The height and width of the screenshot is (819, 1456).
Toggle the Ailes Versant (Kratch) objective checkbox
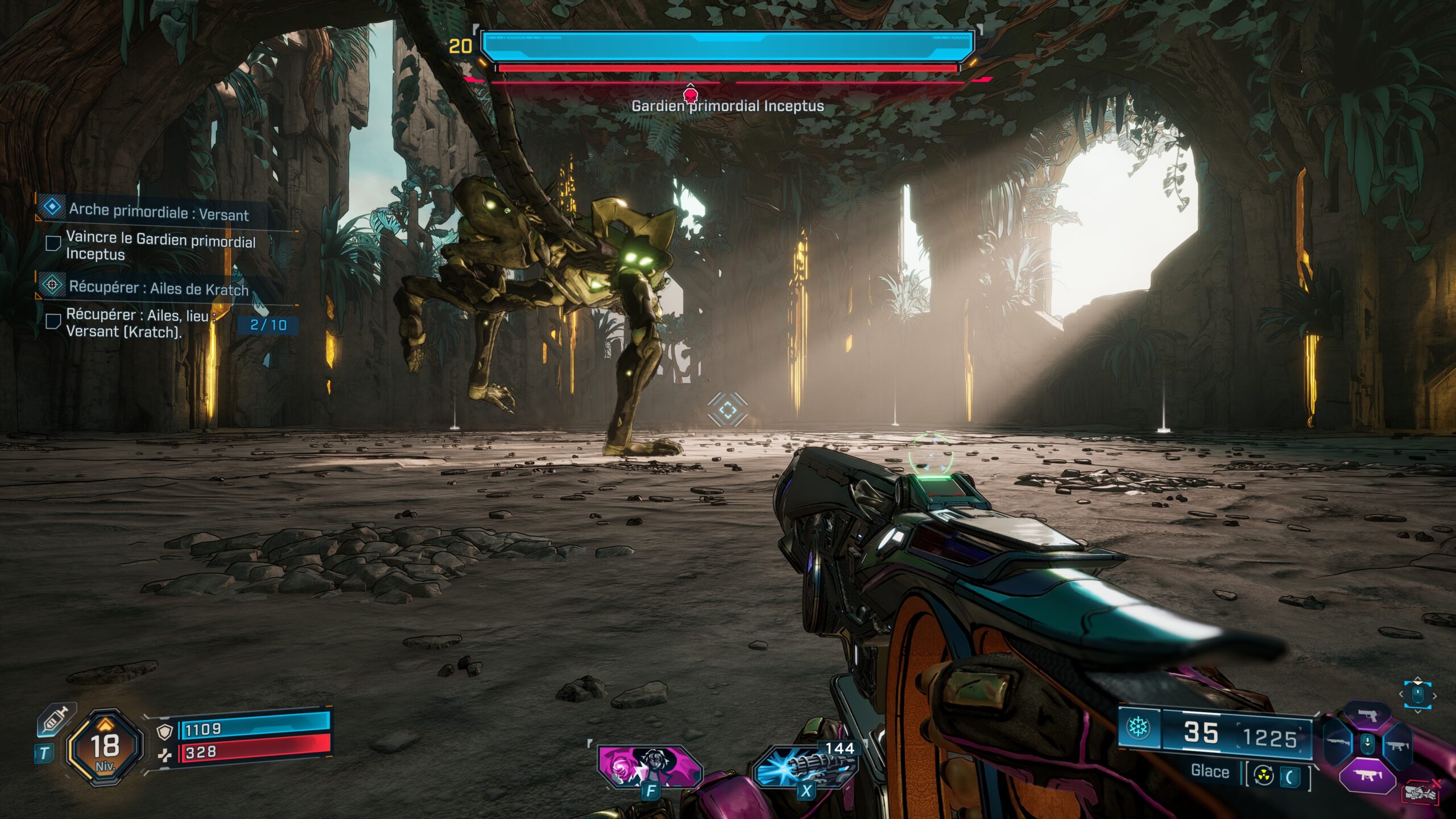tap(53, 321)
